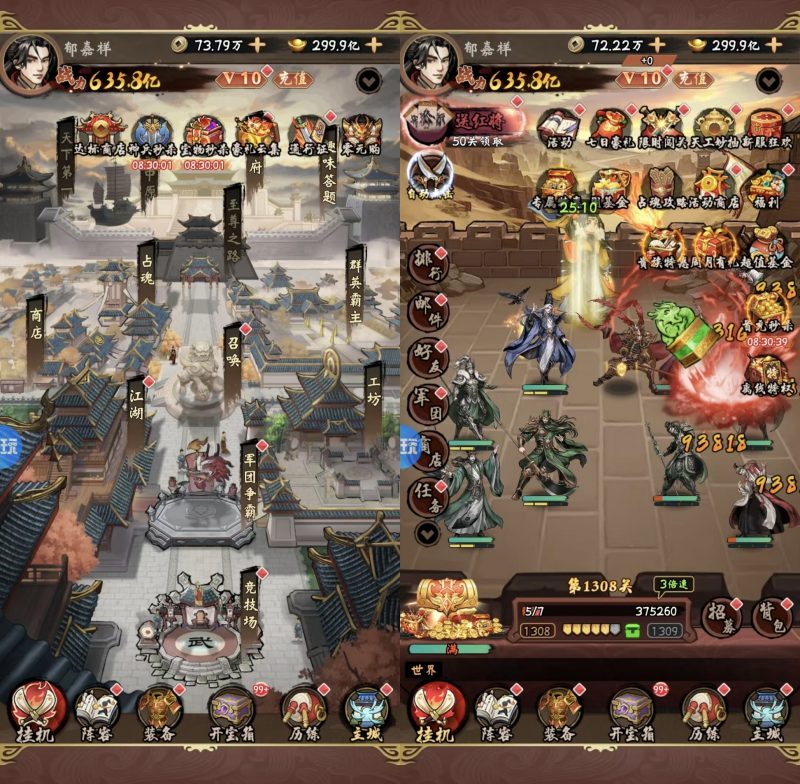Toggle the 3倍速 battle speed
The height and width of the screenshot is (784, 800).
tap(676, 584)
